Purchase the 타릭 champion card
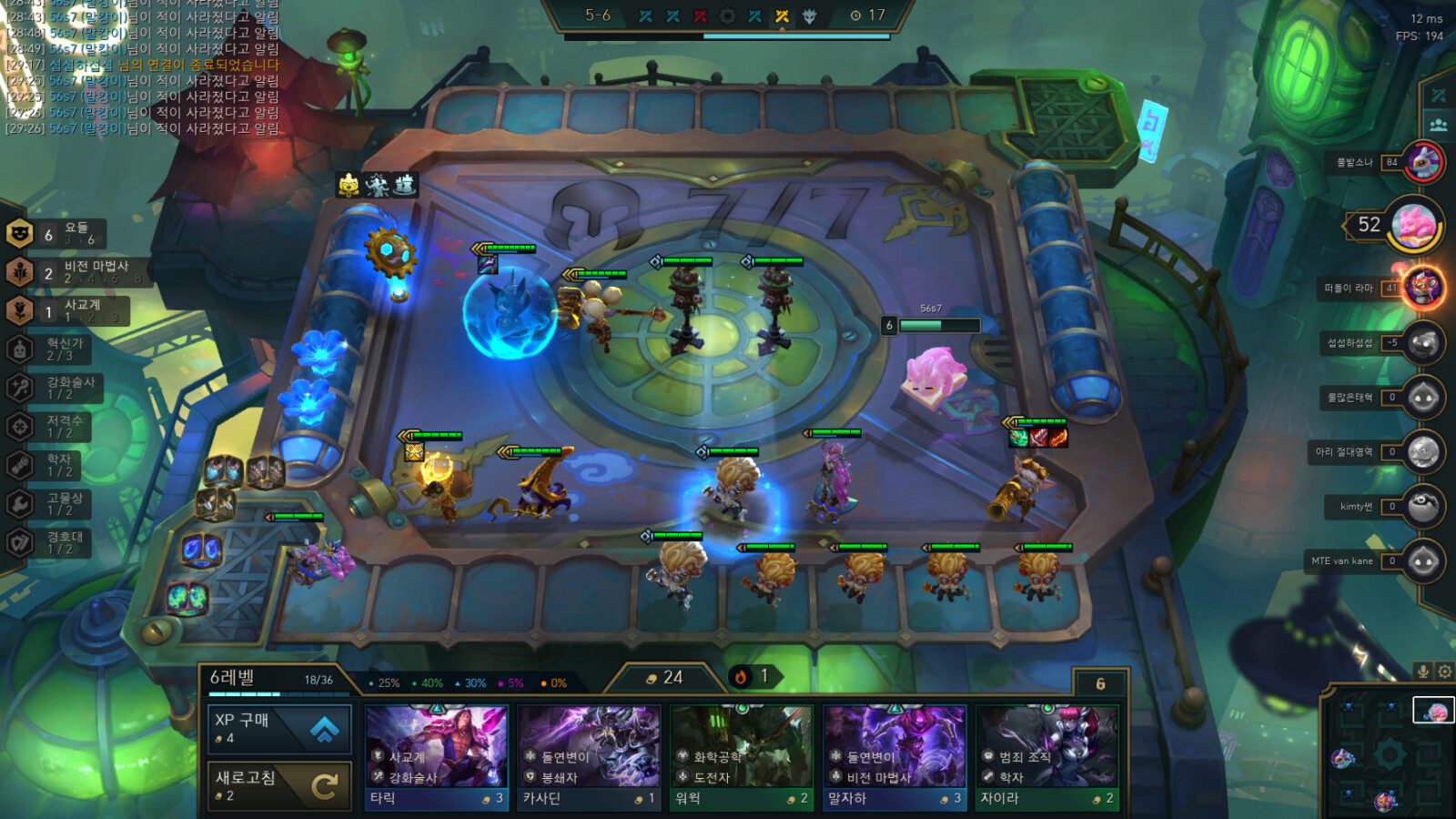 (437, 757)
